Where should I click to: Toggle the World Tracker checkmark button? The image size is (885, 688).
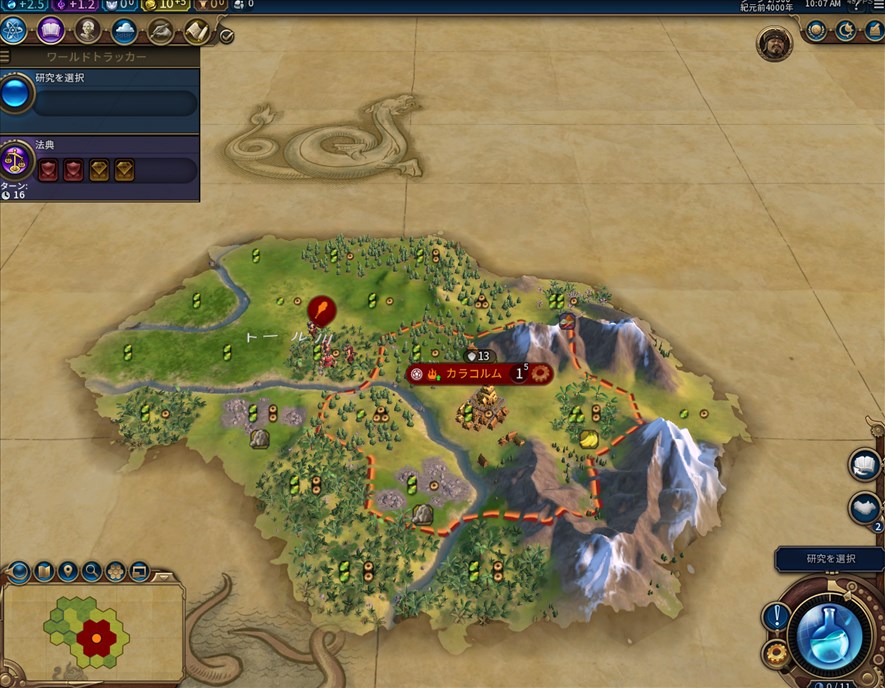227,36
